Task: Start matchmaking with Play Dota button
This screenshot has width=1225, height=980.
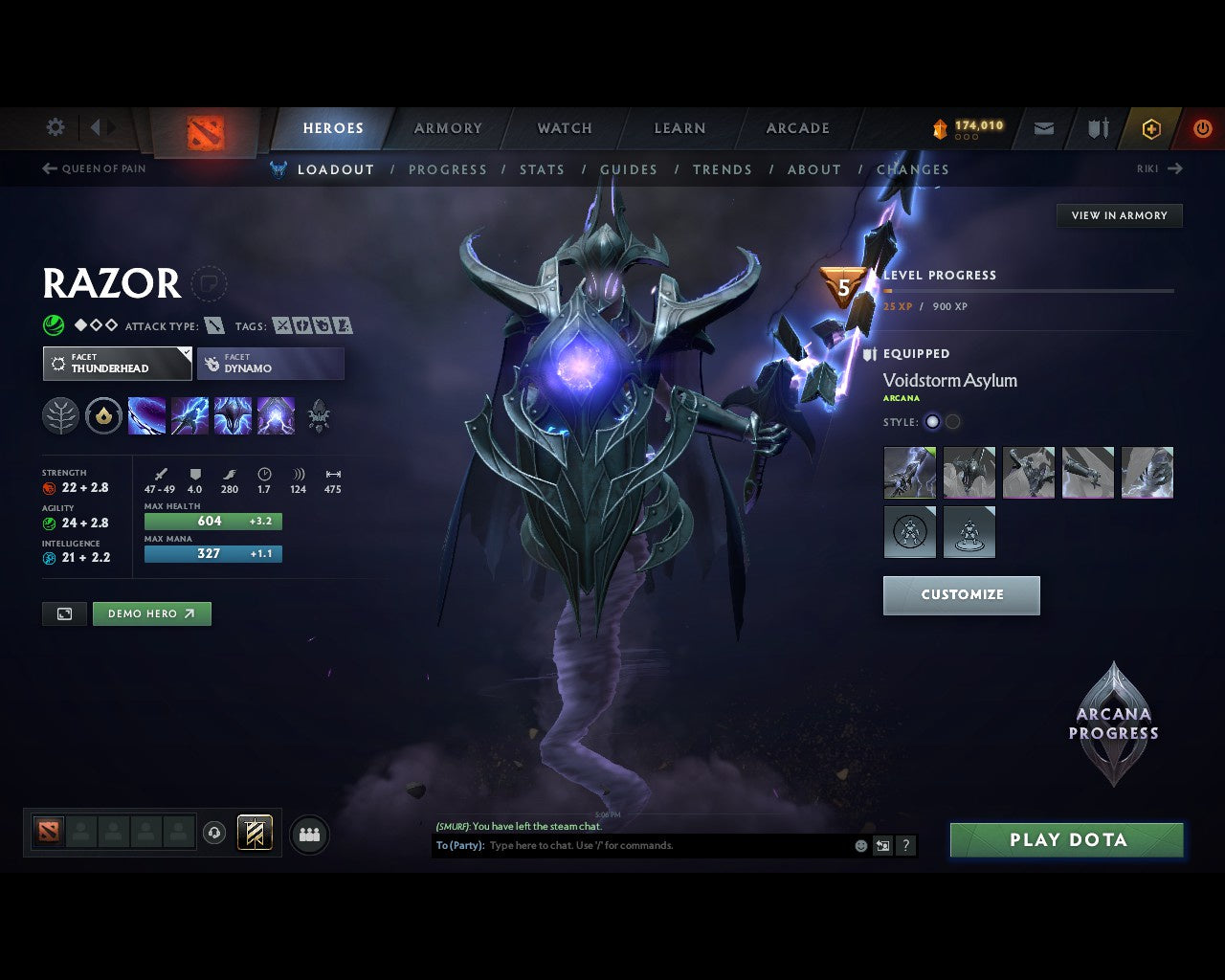Action: [x=1067, y=840]
